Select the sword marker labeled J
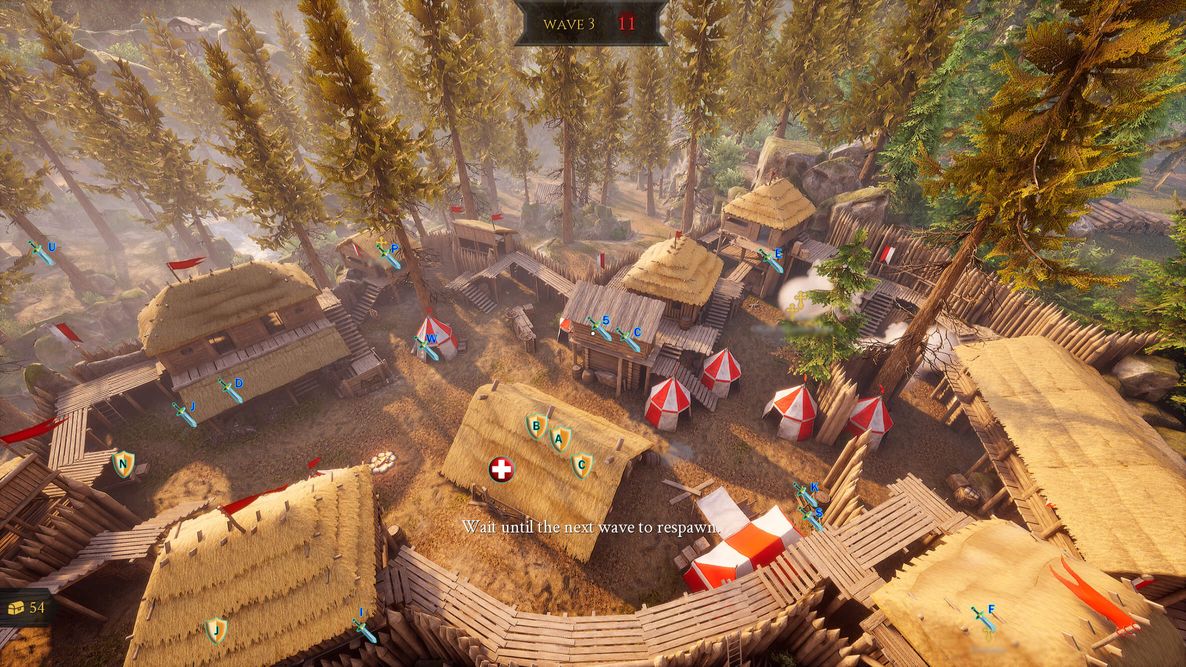 pyautogui.click(x=185, y=413)
